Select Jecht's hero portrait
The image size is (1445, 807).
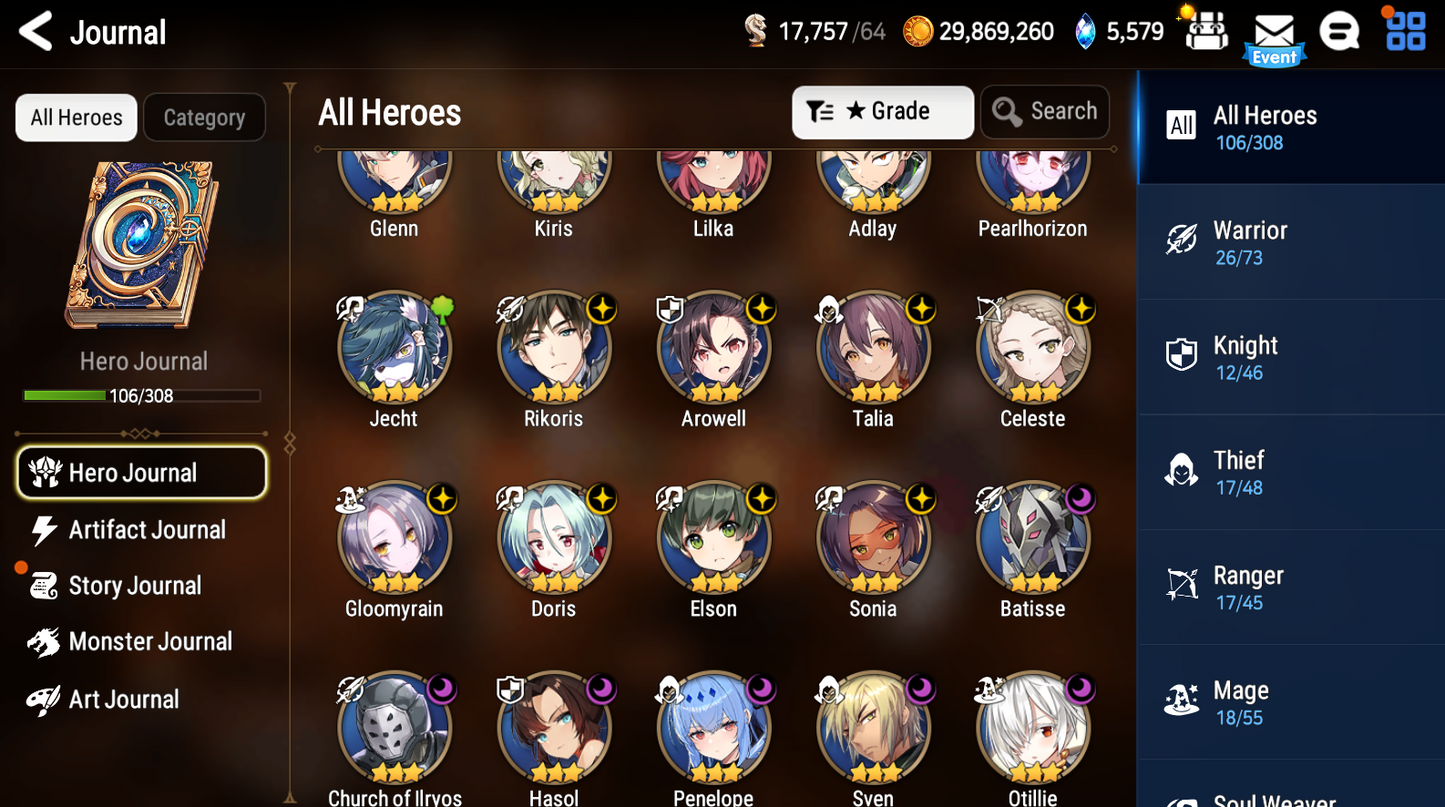coord(394,348)
